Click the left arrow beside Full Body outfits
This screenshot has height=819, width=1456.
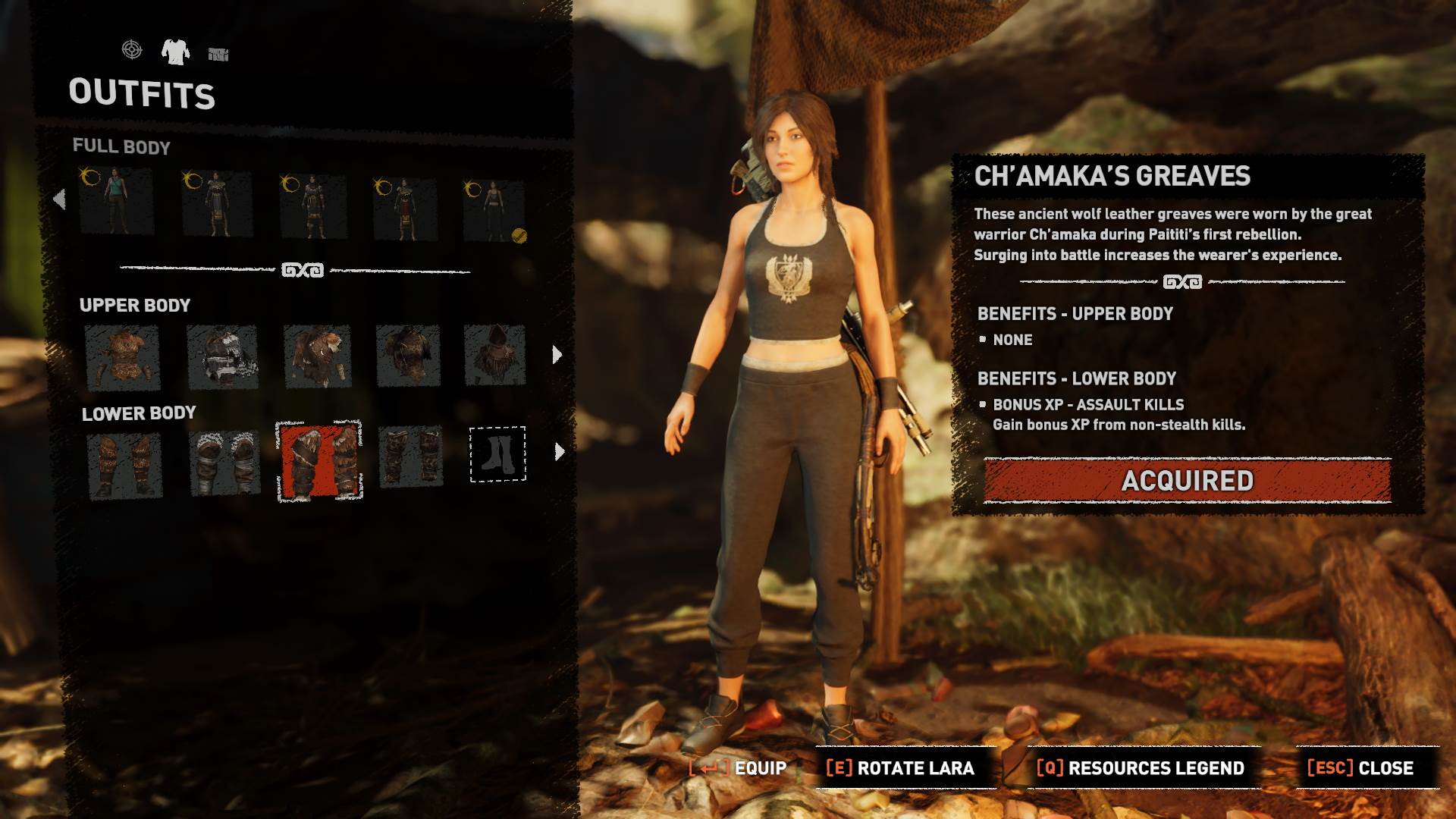[x=59, y=199]
